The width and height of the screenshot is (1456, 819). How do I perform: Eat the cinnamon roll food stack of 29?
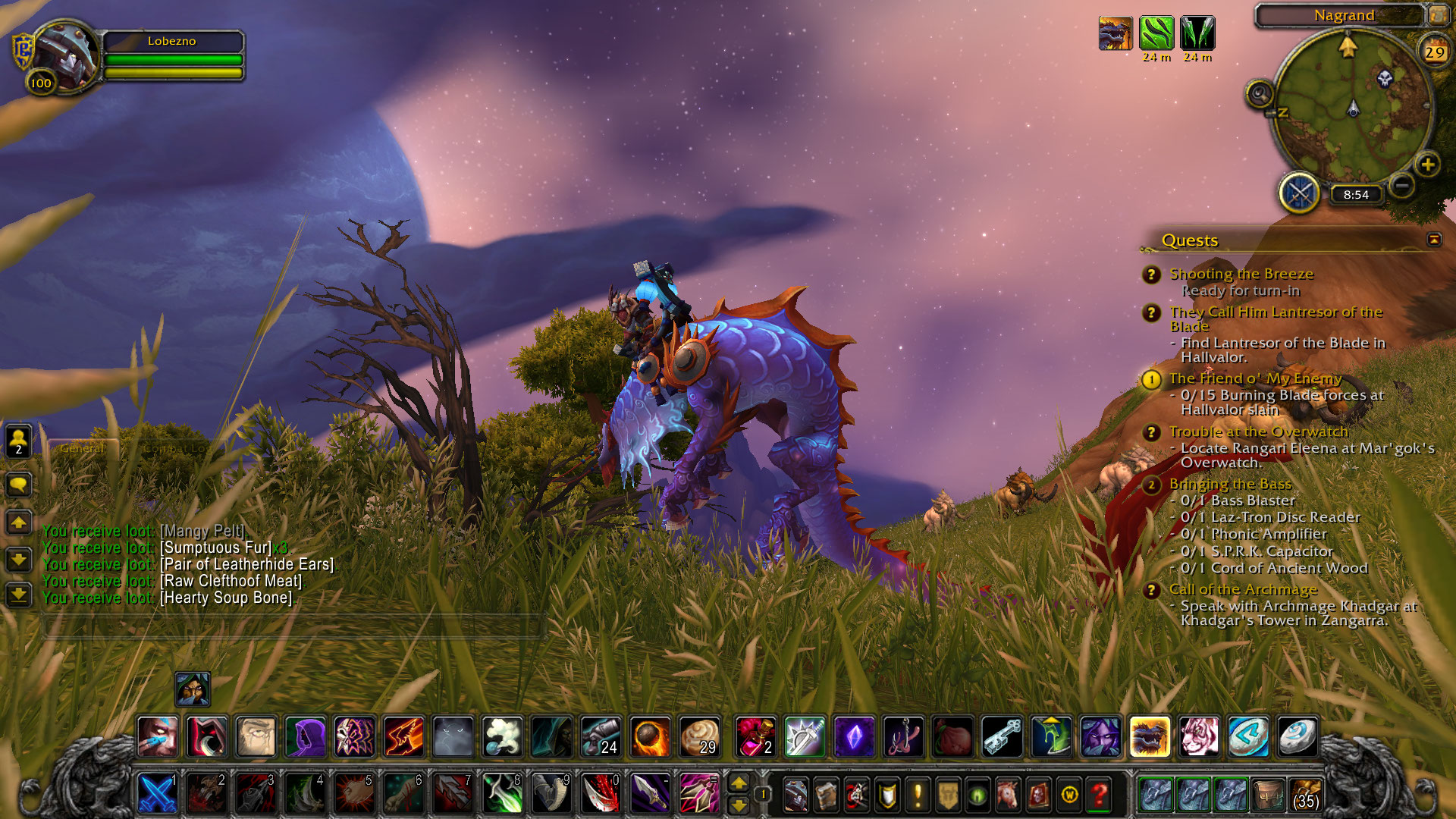(698, 736)
